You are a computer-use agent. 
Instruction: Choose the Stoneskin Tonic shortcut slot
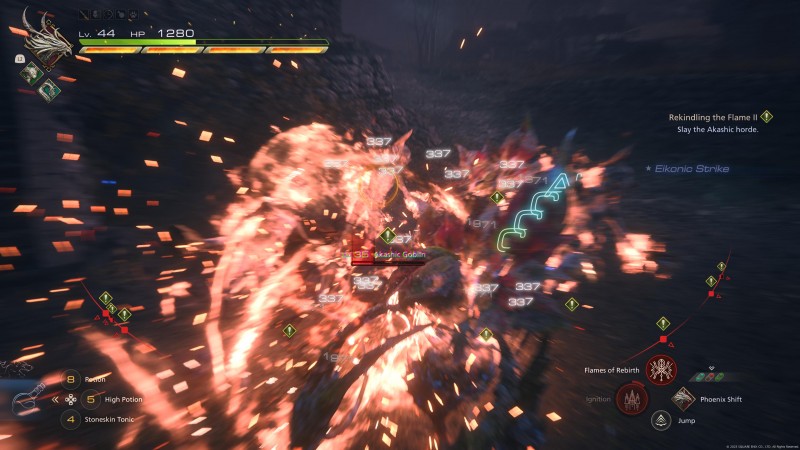(71, 419)
